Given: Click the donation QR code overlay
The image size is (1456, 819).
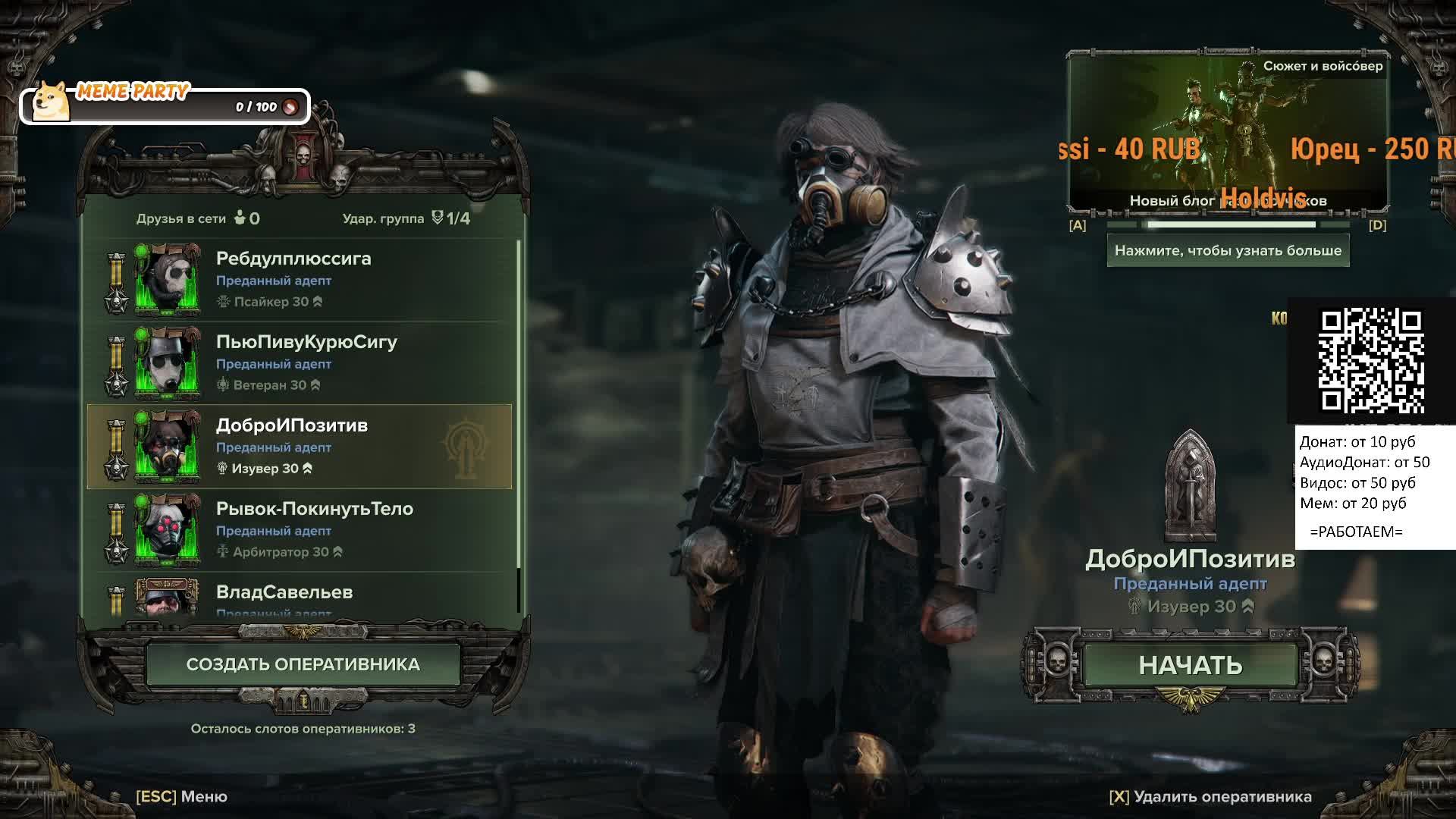Looking at the screenshot, I should point(1371,359).
